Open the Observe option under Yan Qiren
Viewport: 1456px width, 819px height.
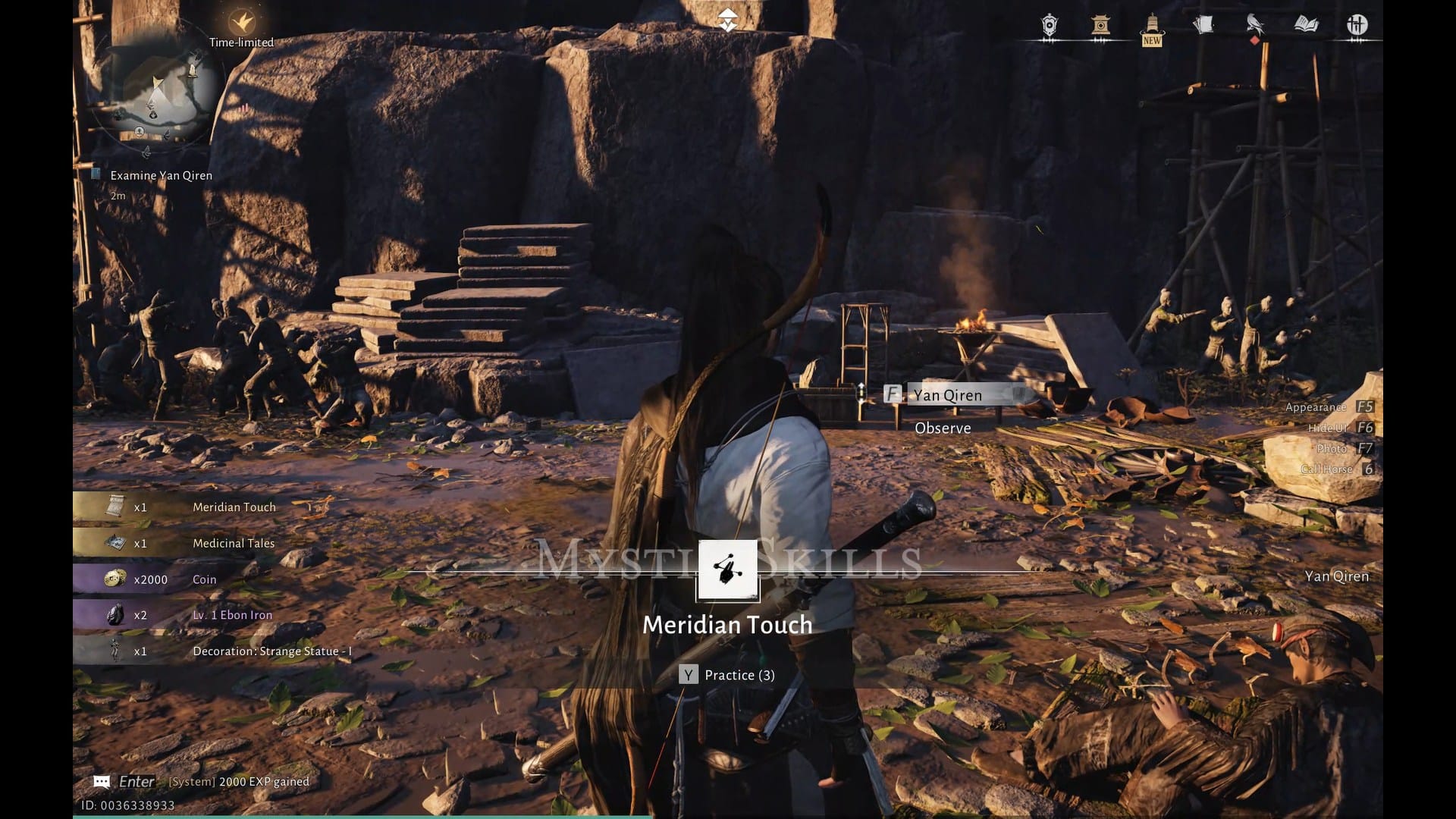(x=943, y=428)
